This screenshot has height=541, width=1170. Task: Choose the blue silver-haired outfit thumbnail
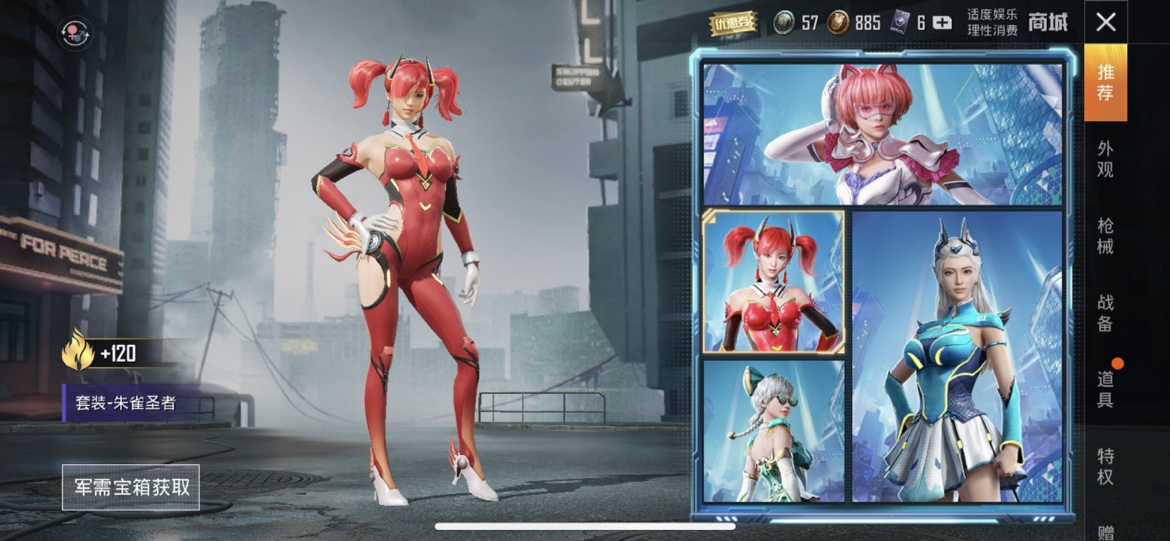(957, 356)
